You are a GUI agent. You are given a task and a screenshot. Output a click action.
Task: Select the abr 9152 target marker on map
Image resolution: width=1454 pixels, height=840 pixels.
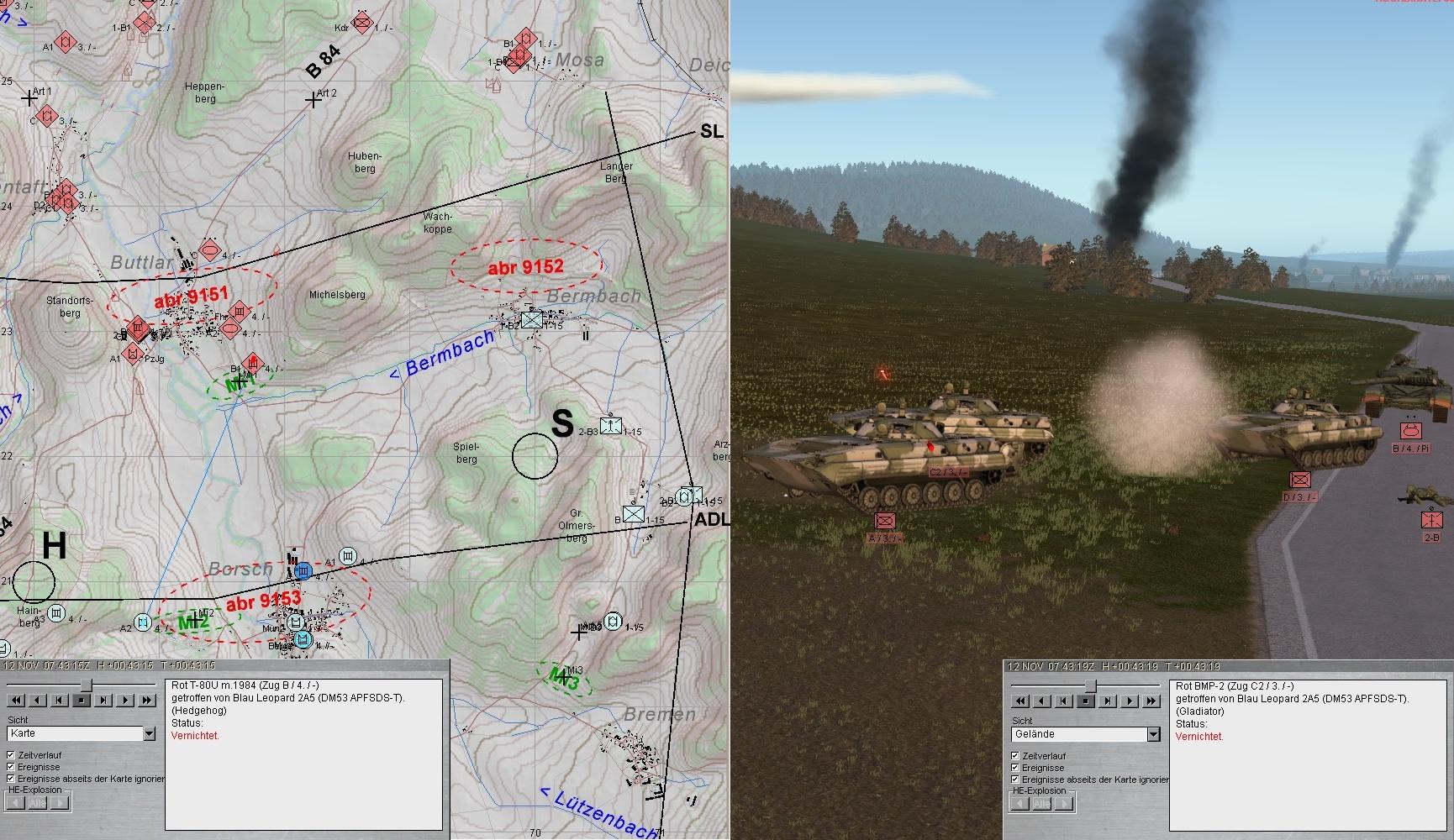[525, 267]
